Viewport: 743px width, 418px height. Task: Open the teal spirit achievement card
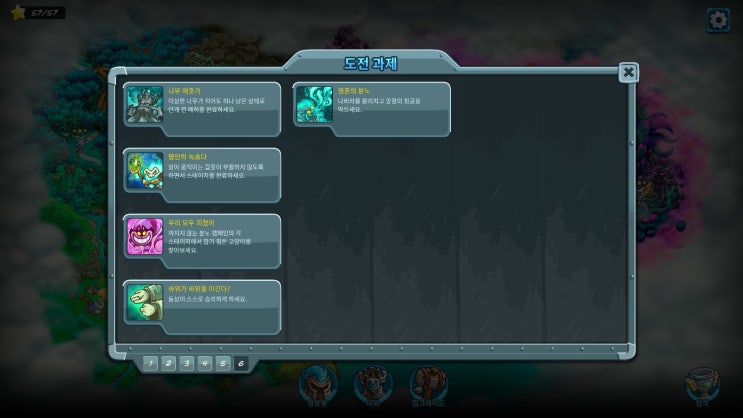pyautogui.click(x=371, y=104)
